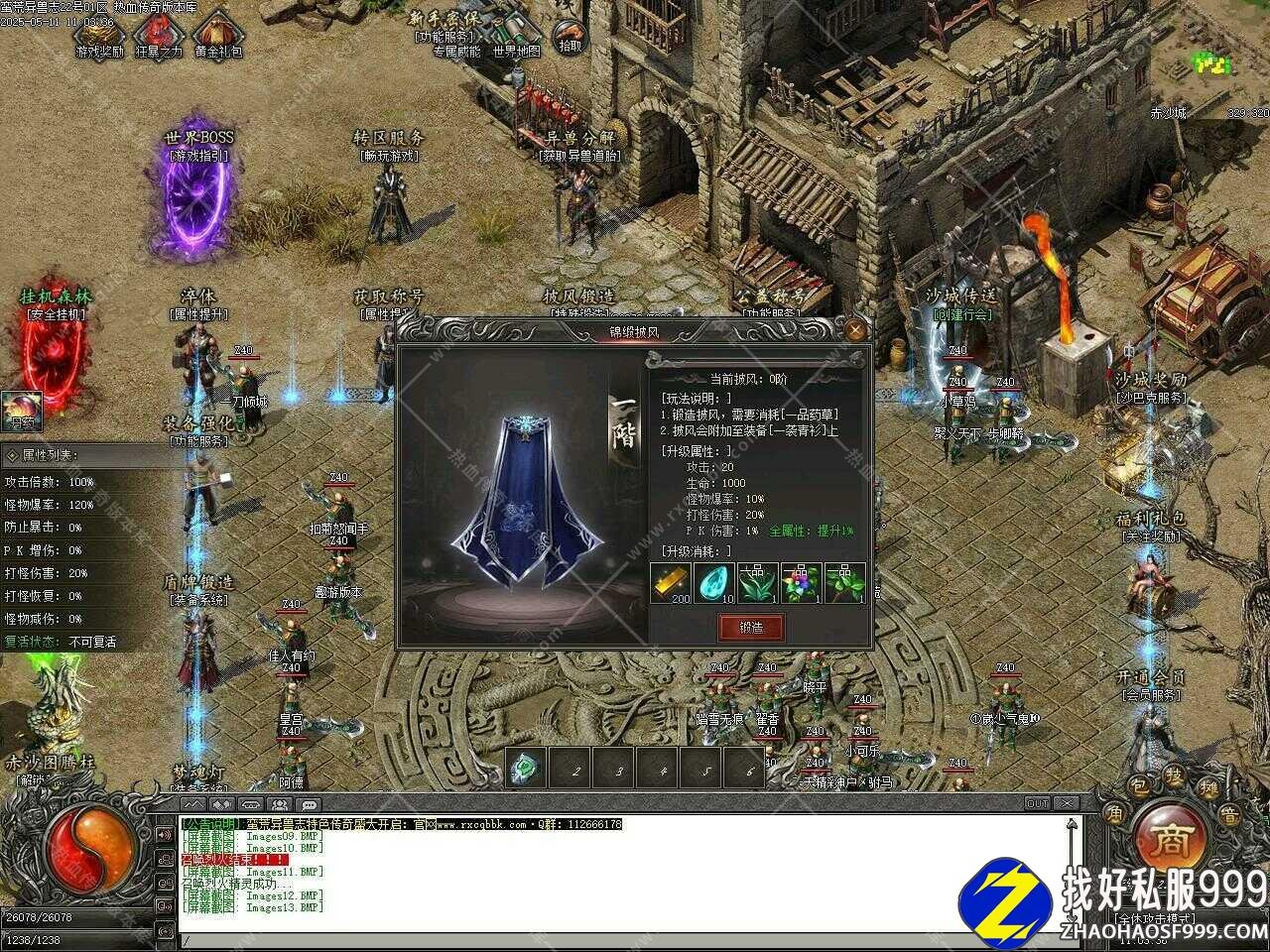Open the 音 sound button
Viewport: 1270px width, 952px height.
[x=1229, y=815]
